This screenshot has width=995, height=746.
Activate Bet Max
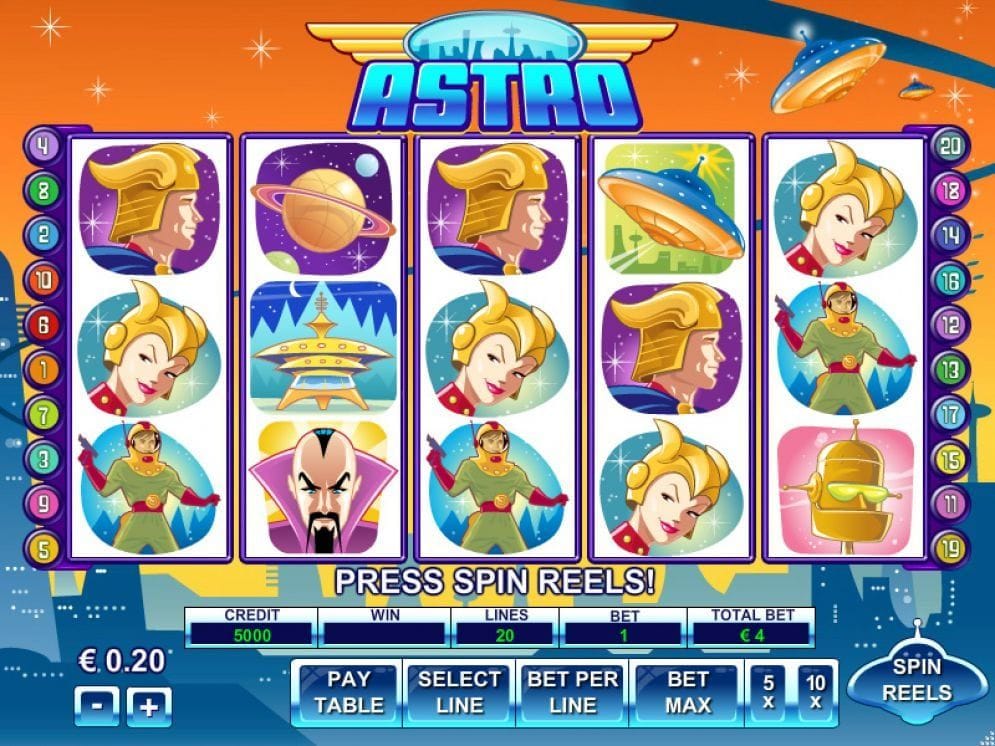[x=688, y=691]
